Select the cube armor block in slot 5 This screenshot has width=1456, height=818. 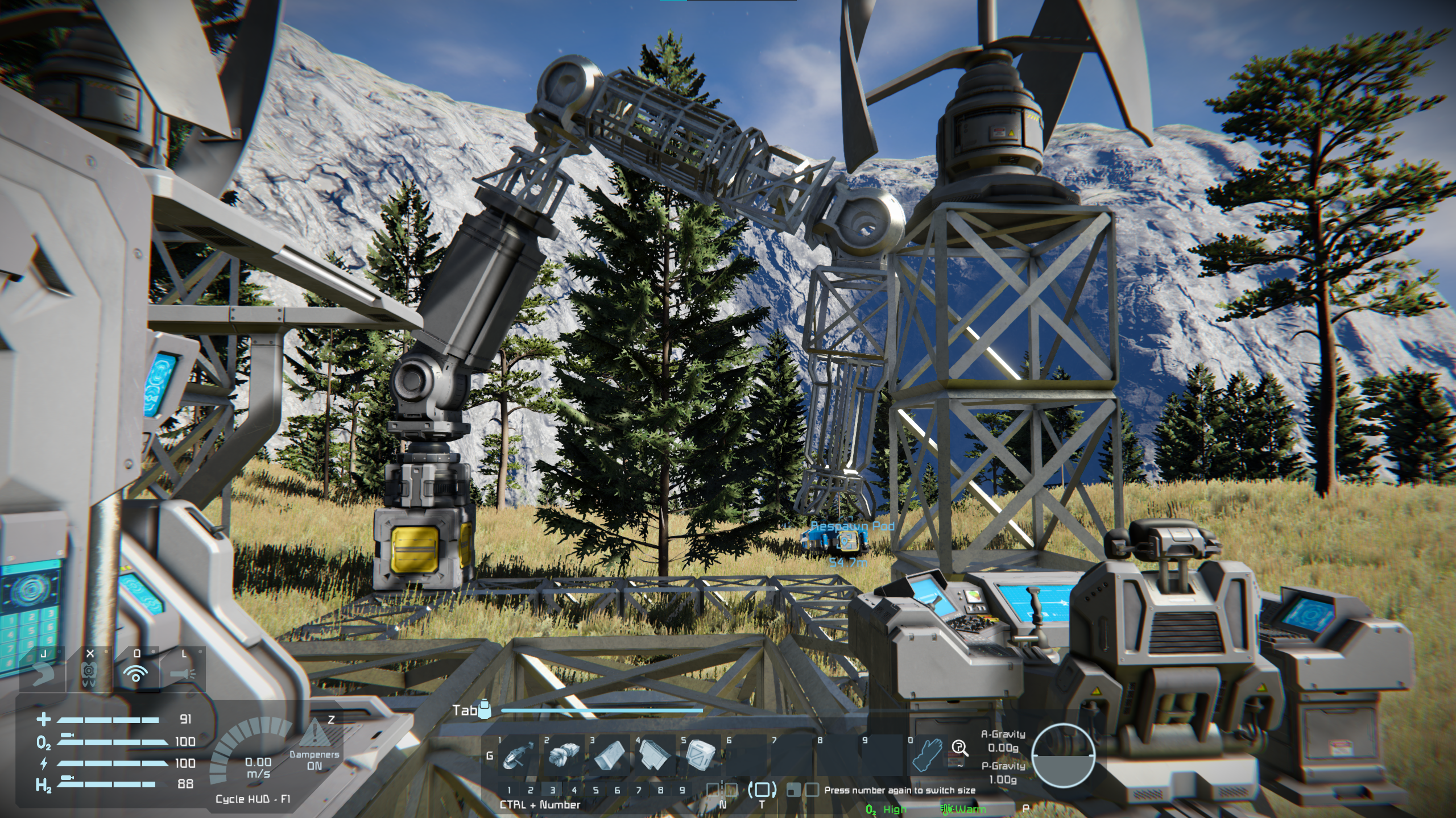[x=700, y=755]
